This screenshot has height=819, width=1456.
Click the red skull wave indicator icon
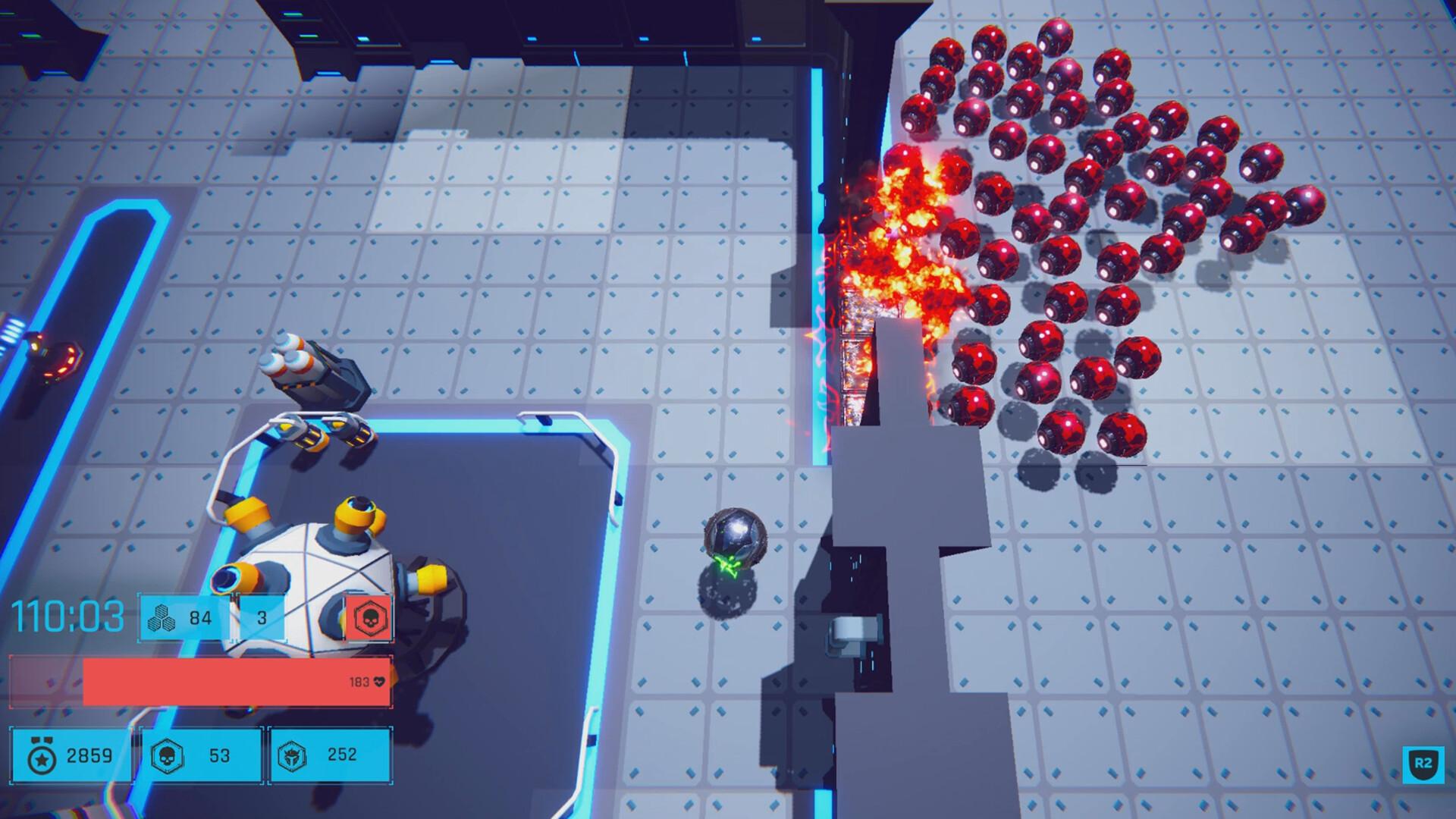369,617
